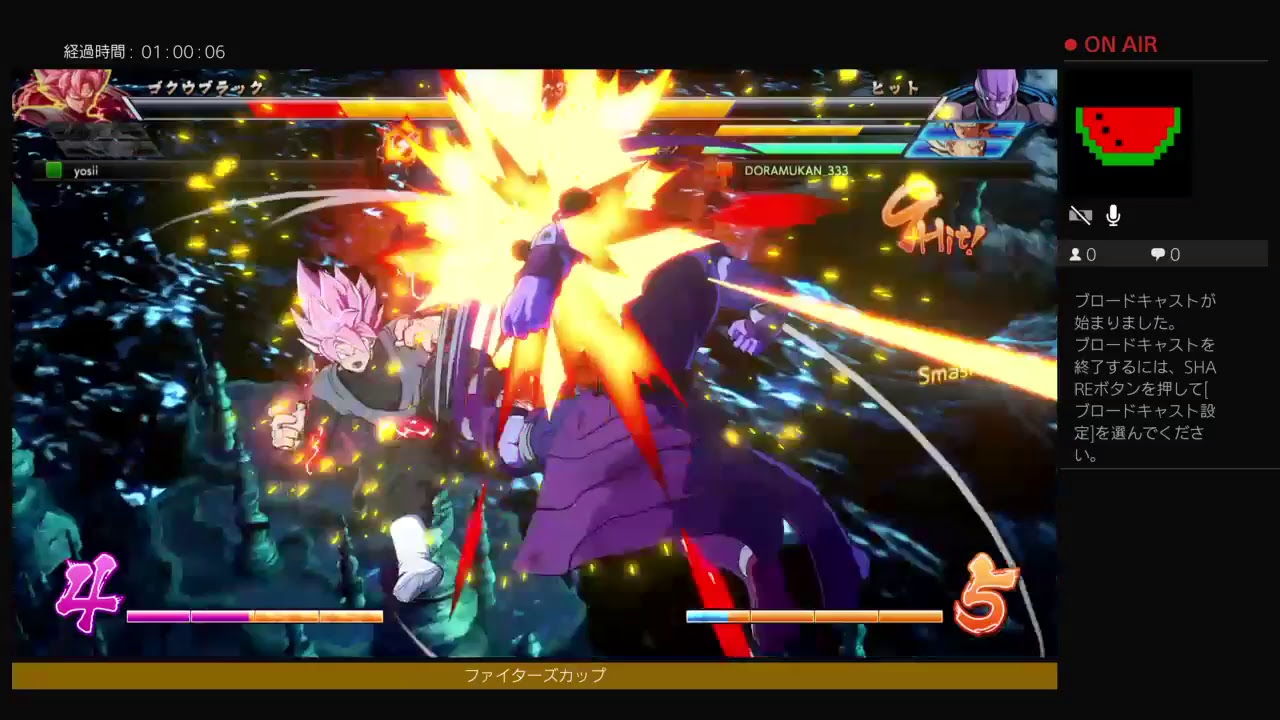Click the comment speech bubble icon
1280x720 pixels.
click(1155, 254)
